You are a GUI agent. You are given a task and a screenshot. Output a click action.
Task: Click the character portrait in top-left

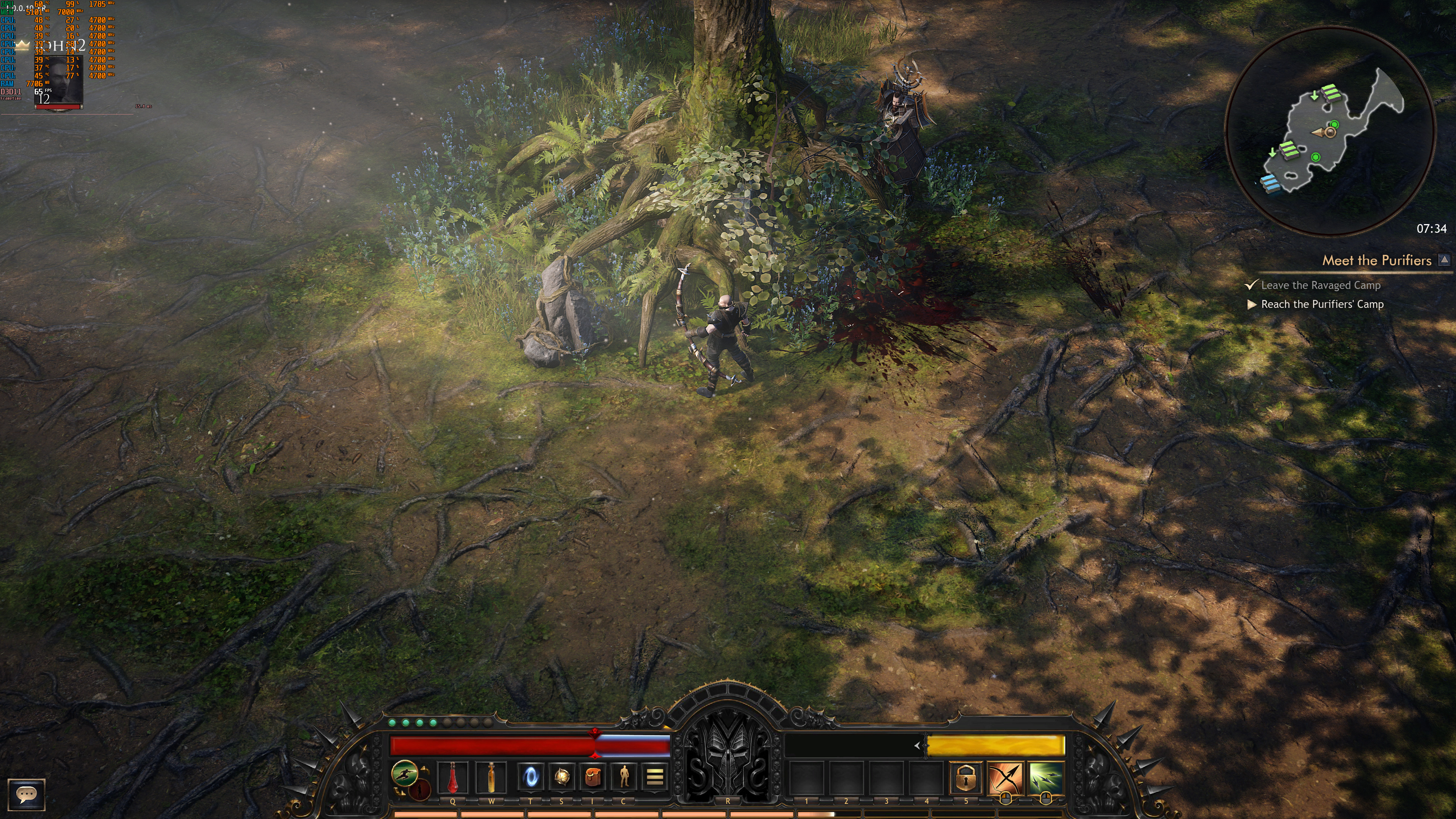click(59, 82)
